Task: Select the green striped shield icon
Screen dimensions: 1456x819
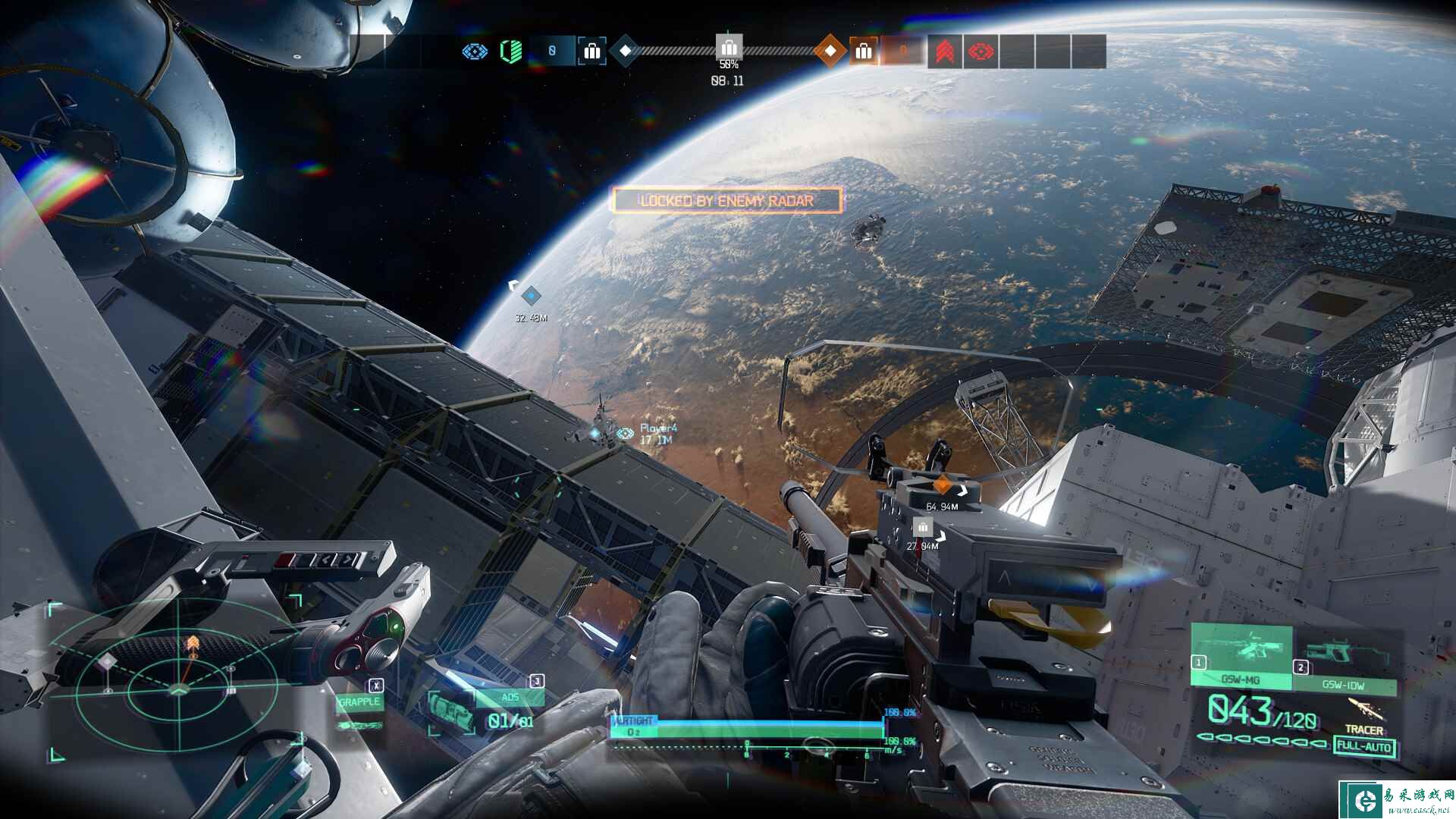Action: 511,52
